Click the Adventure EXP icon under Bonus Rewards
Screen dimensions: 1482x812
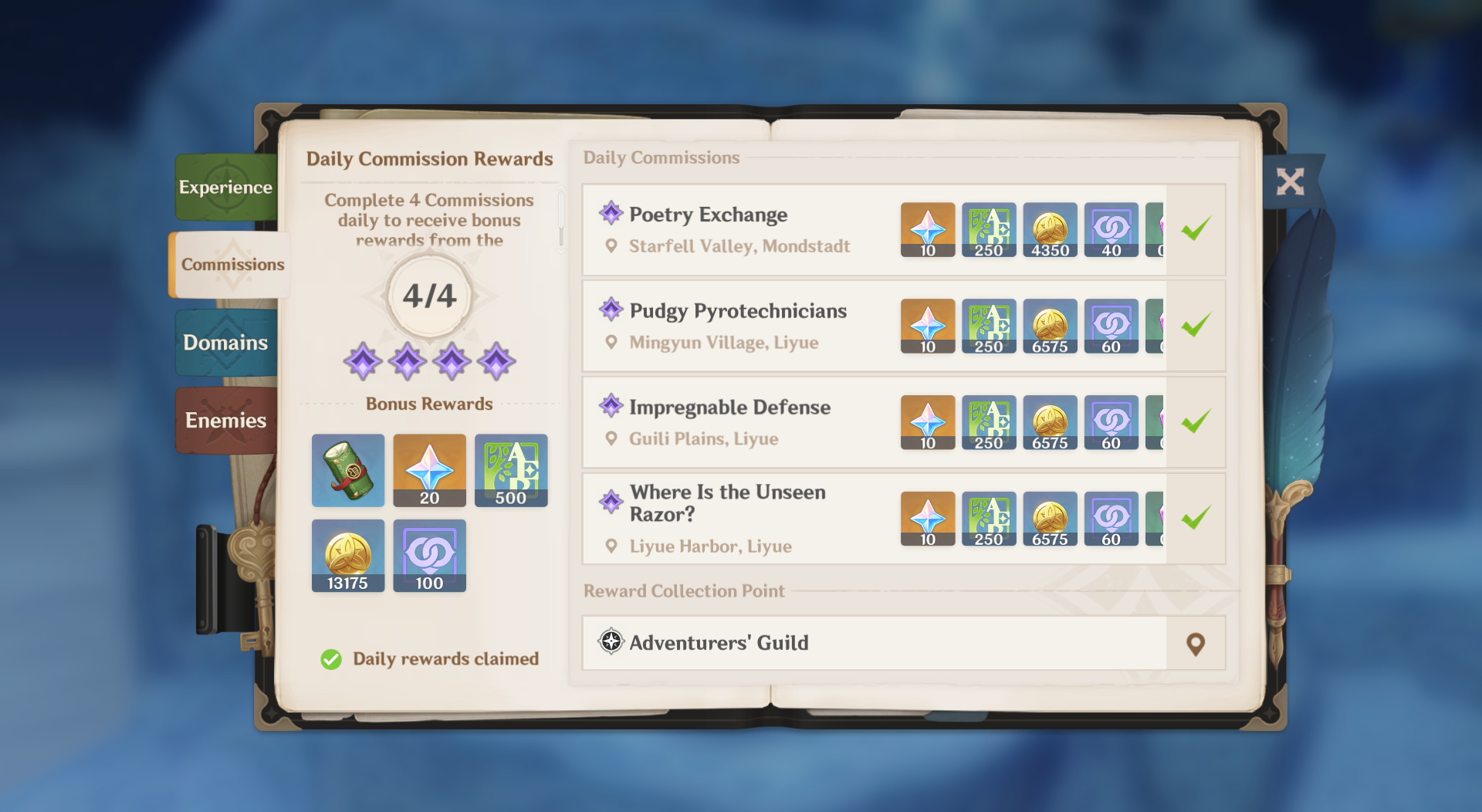510,470
